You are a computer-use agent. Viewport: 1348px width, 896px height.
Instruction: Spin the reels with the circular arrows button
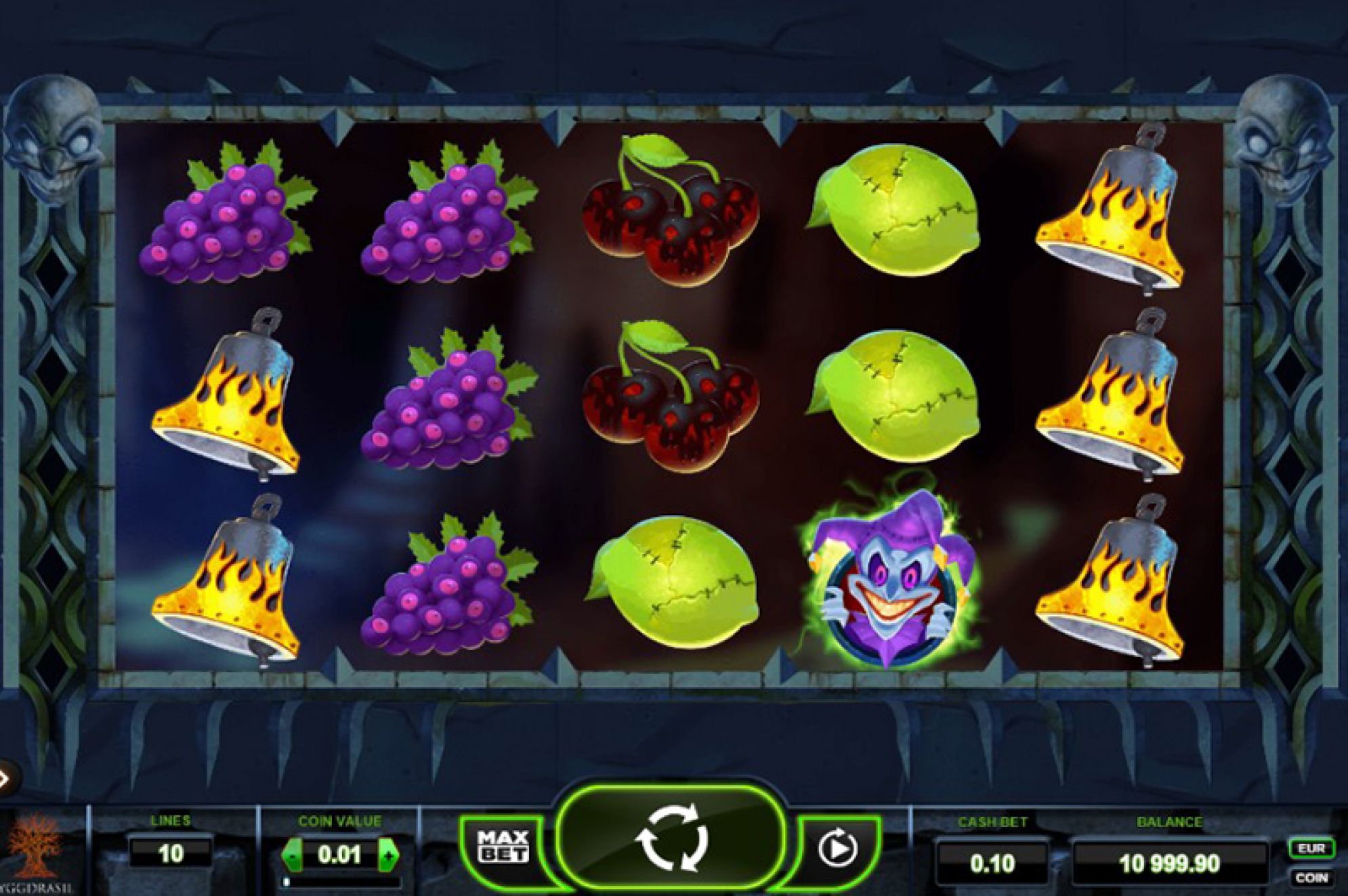coord(671,840)
